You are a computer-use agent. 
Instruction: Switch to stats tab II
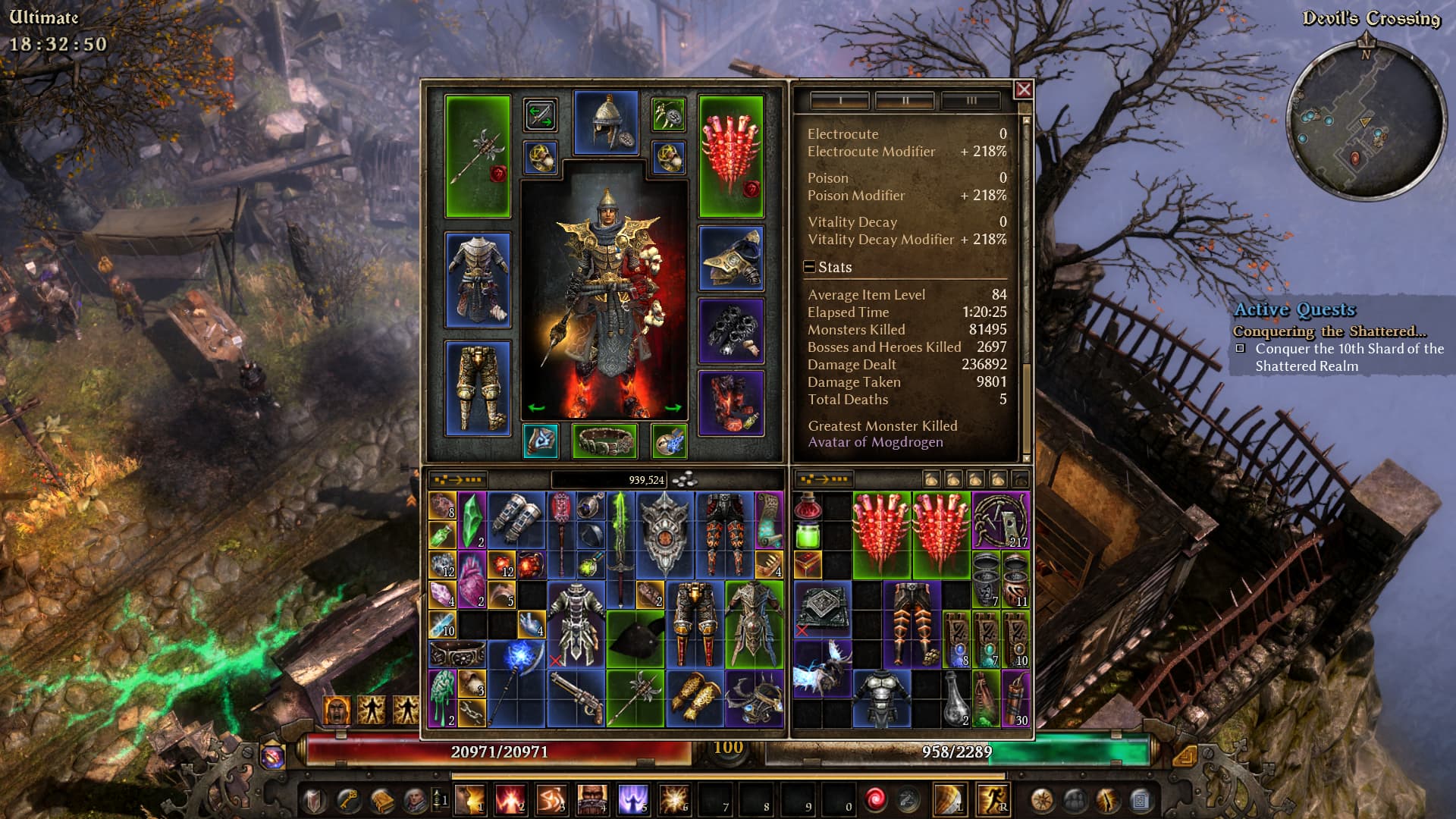pos(905,100)
